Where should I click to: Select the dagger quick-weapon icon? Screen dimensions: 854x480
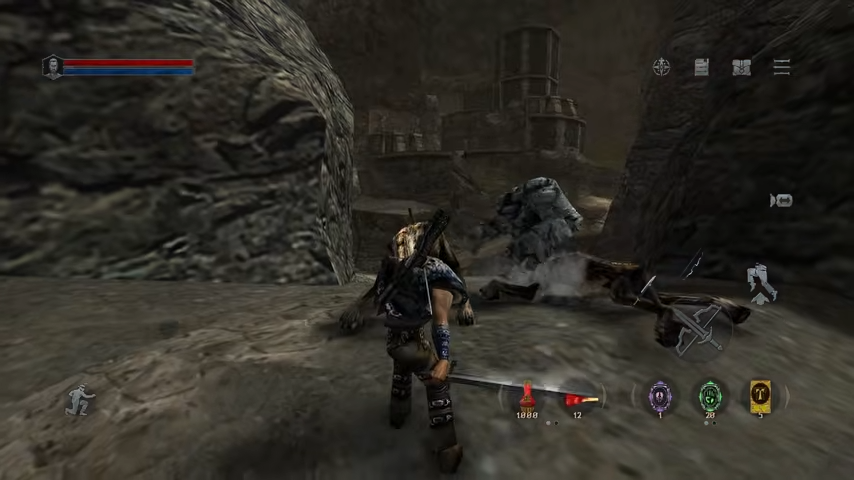pyautogui.click(x=646, y=290)
